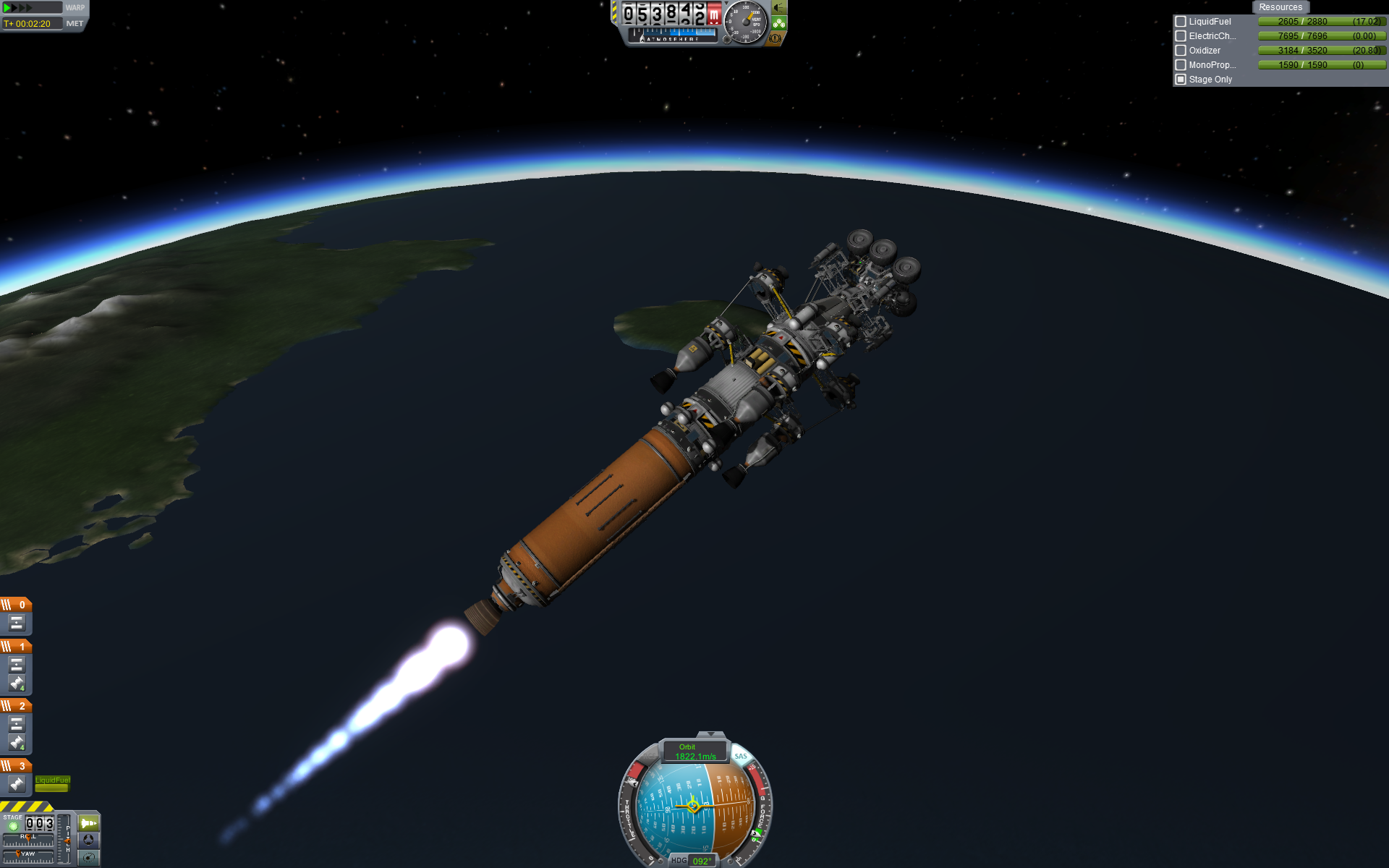Toggle the landing gear button

(779, 23)
